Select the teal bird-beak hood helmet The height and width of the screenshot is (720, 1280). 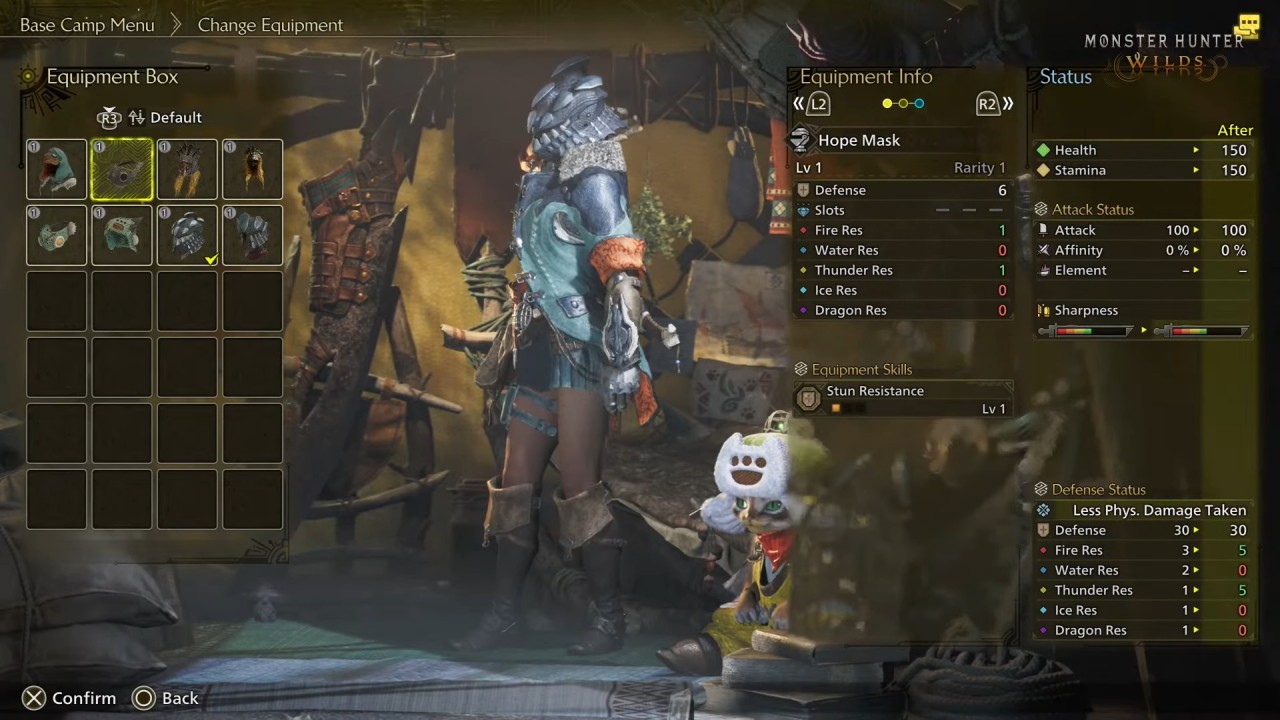(x=57, y=170)
